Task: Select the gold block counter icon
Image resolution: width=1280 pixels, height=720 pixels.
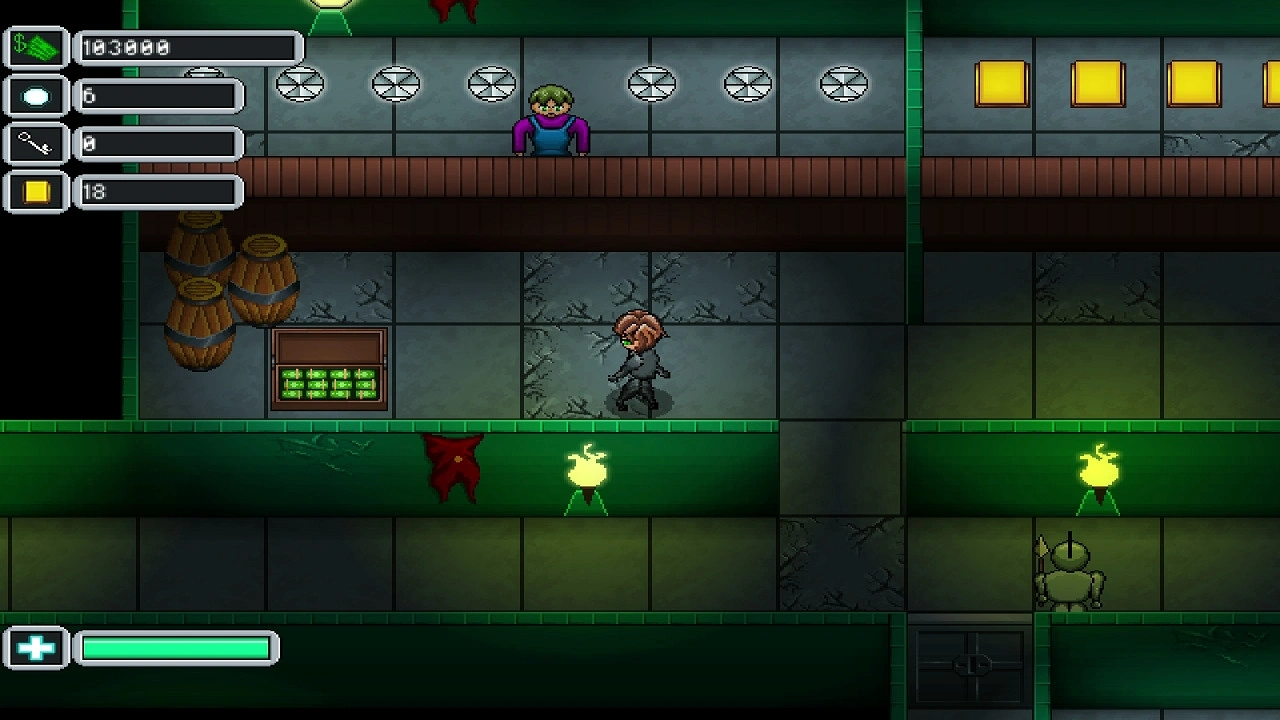Action: [x=36, y=192]
